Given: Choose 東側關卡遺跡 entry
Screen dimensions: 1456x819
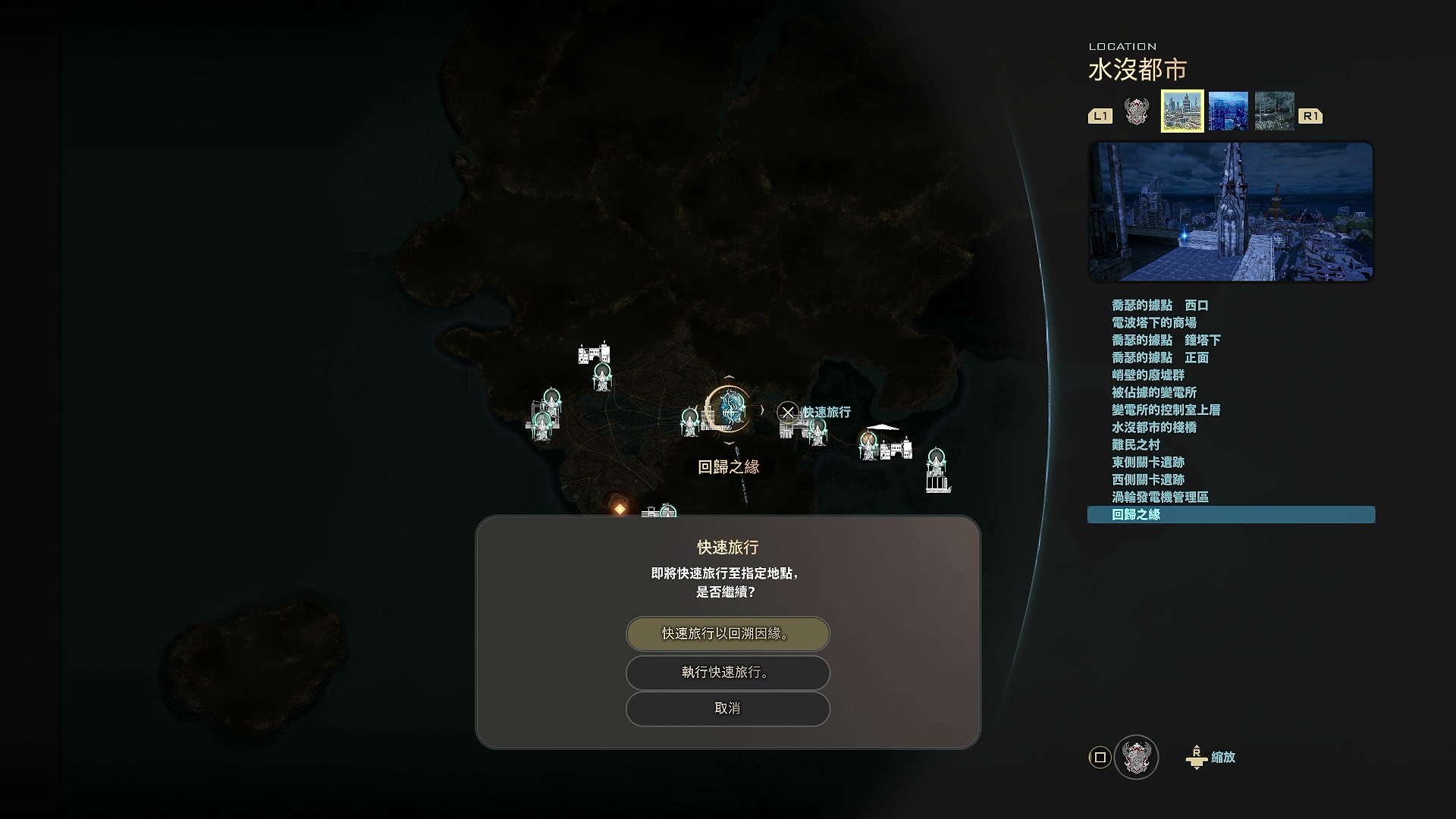Looking at the screenshot, I should 1148,463.
